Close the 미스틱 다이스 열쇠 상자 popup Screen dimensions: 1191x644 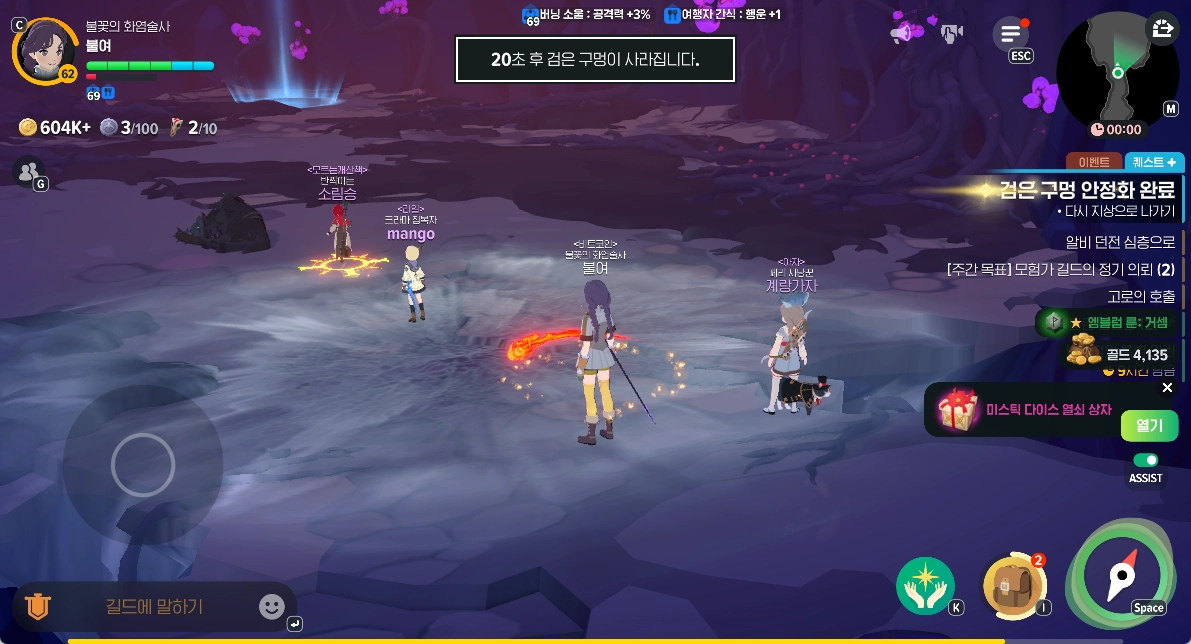pos(1167,388)
